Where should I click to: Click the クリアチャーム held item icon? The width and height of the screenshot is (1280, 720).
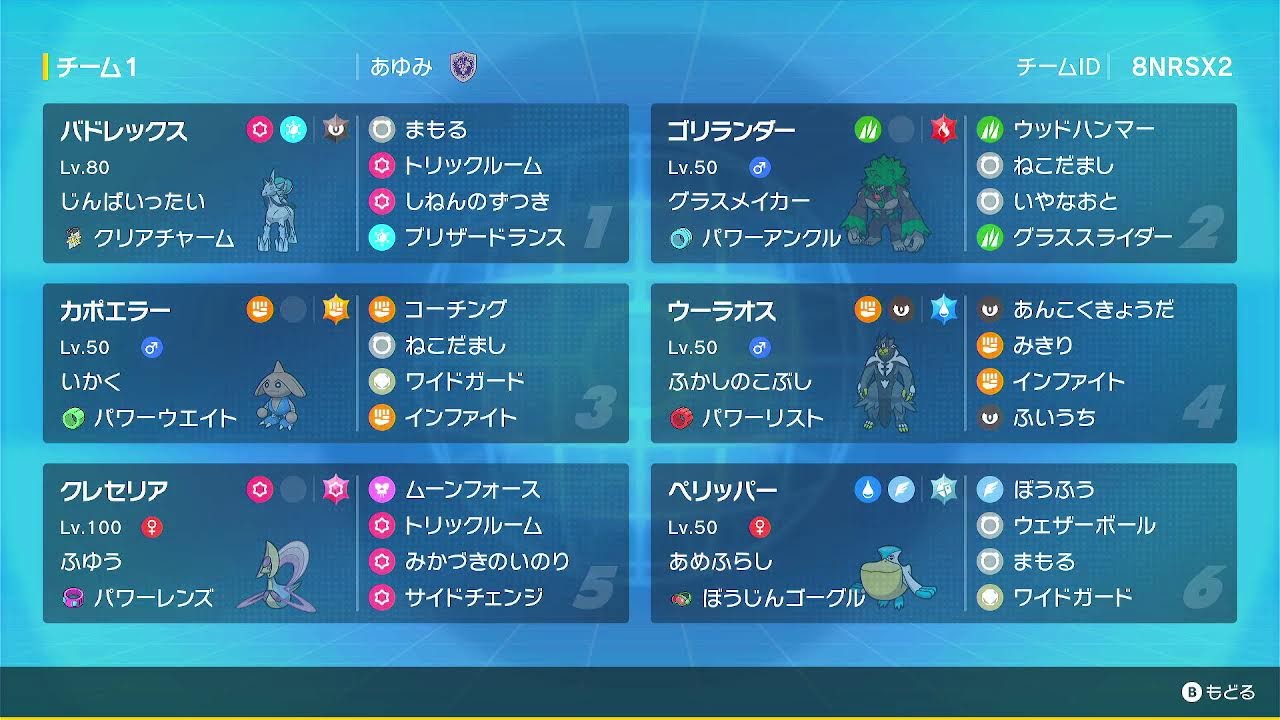[x=75, y=239]
